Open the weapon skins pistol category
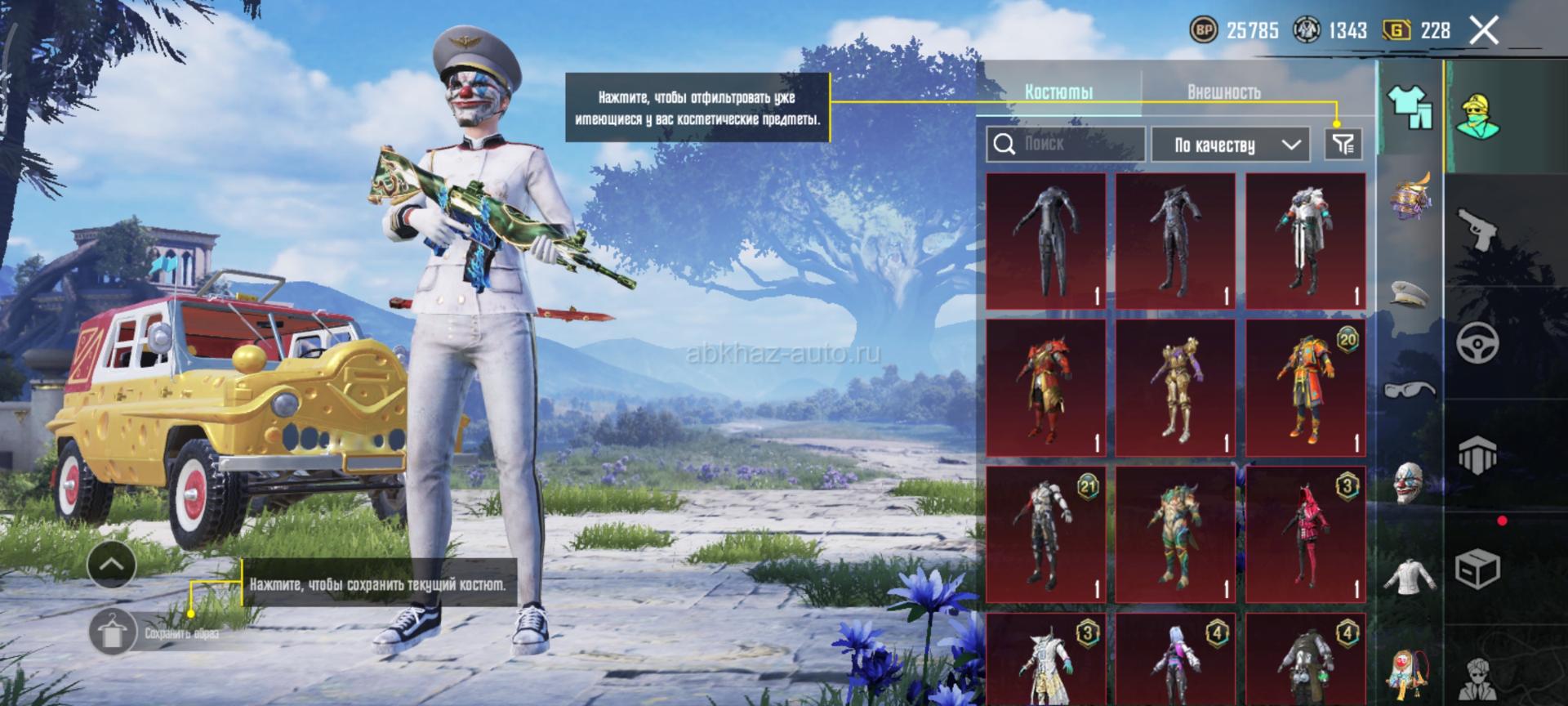1568x706 pixels. [x=1477, y=230]
